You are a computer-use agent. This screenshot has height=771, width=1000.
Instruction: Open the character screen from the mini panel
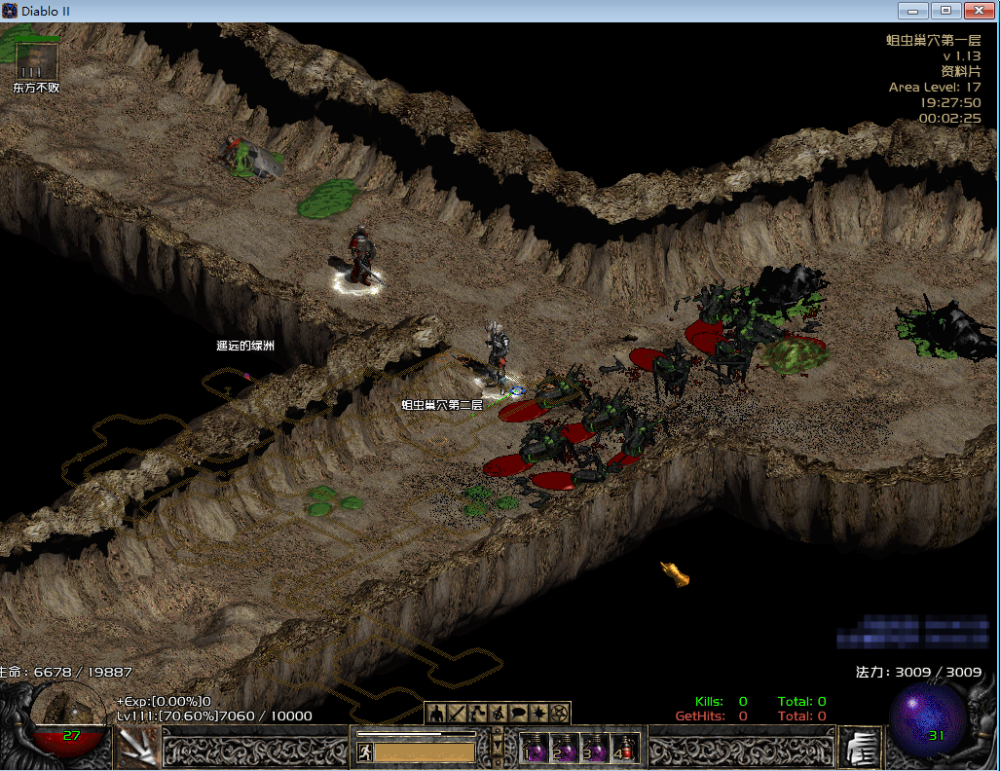tap(435, 713)
